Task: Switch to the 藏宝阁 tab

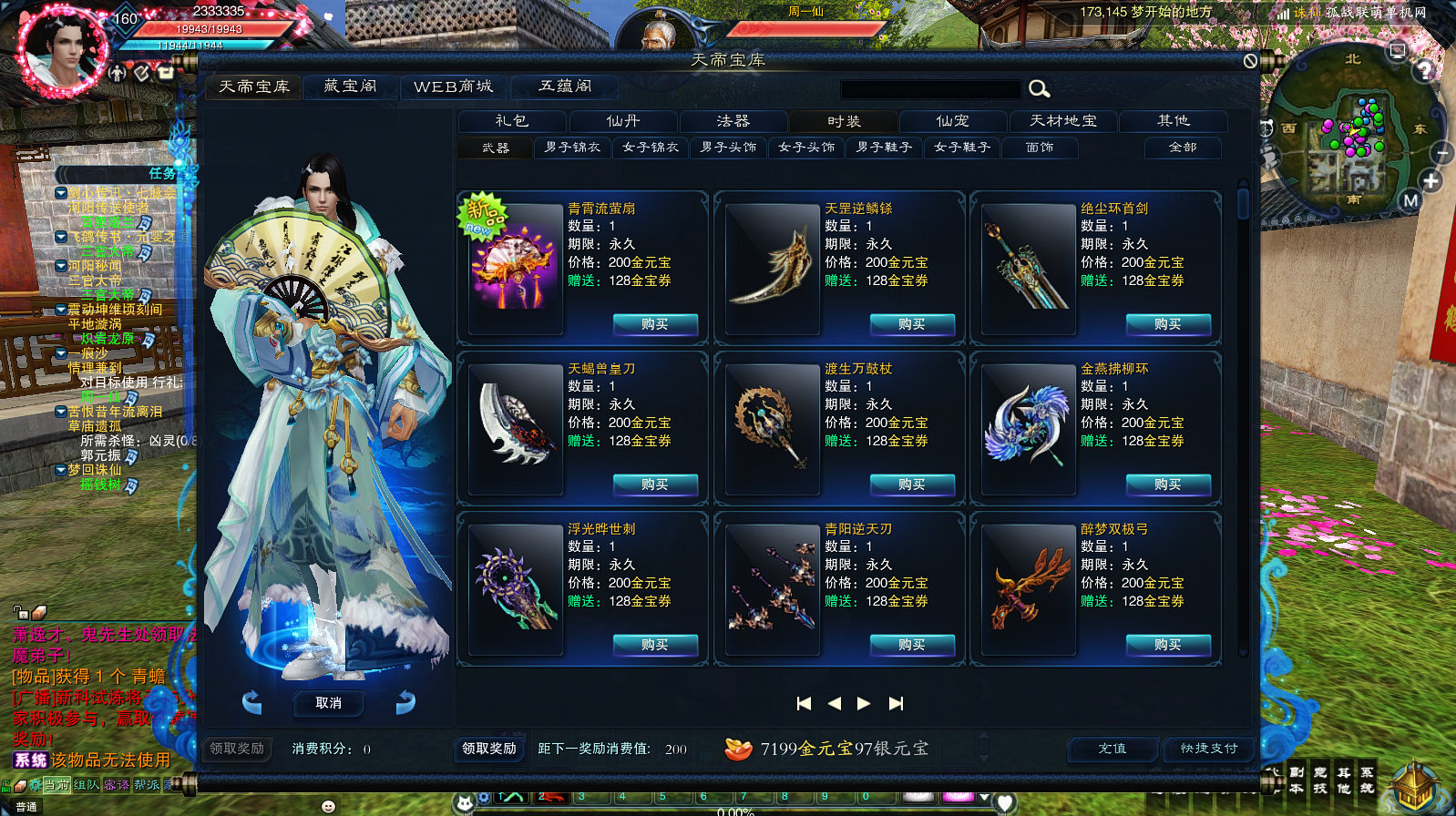Action: (x=350, y=87)
